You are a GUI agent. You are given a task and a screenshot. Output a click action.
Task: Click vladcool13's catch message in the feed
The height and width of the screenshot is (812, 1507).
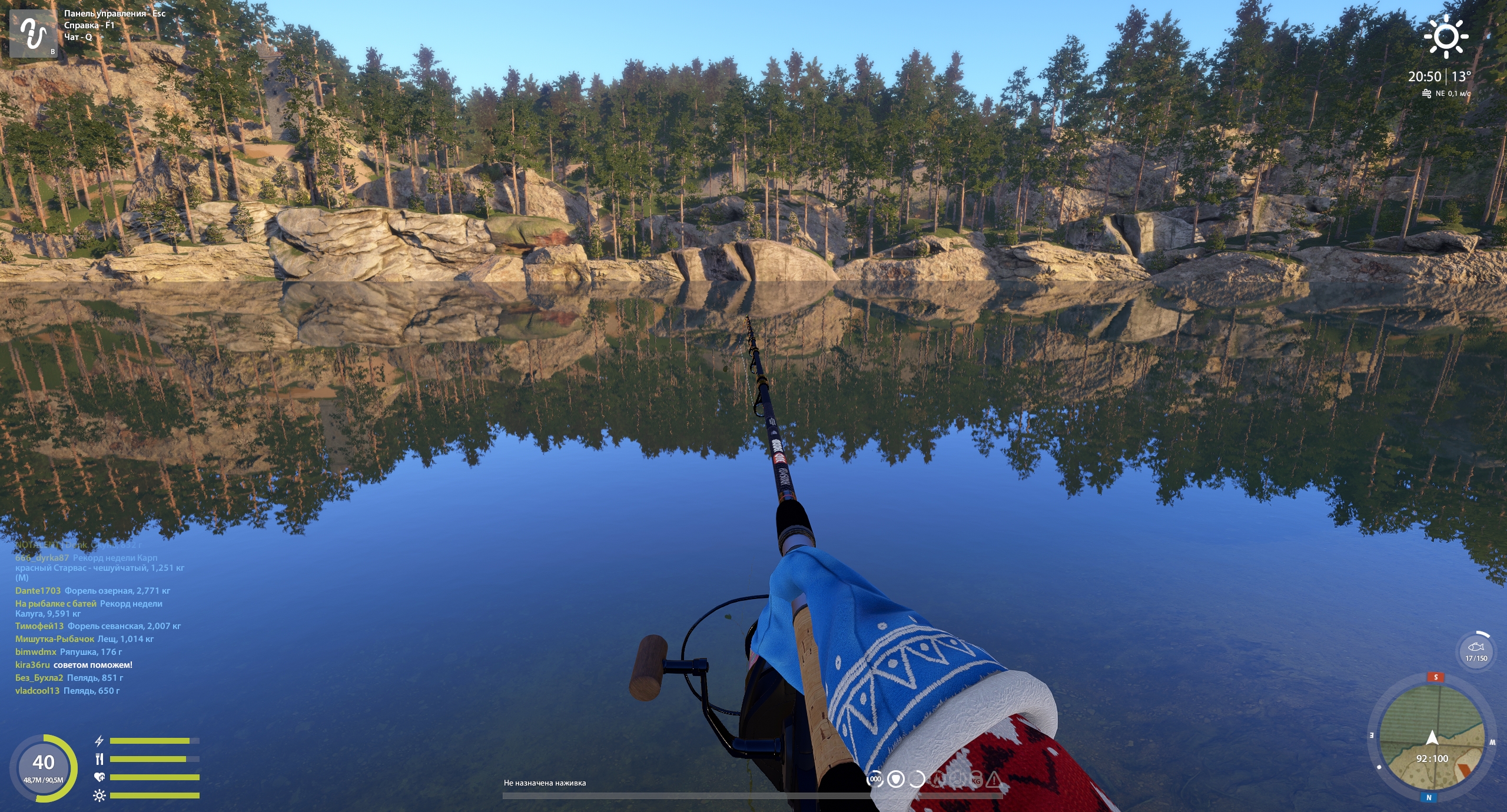[x=67, y=691]
